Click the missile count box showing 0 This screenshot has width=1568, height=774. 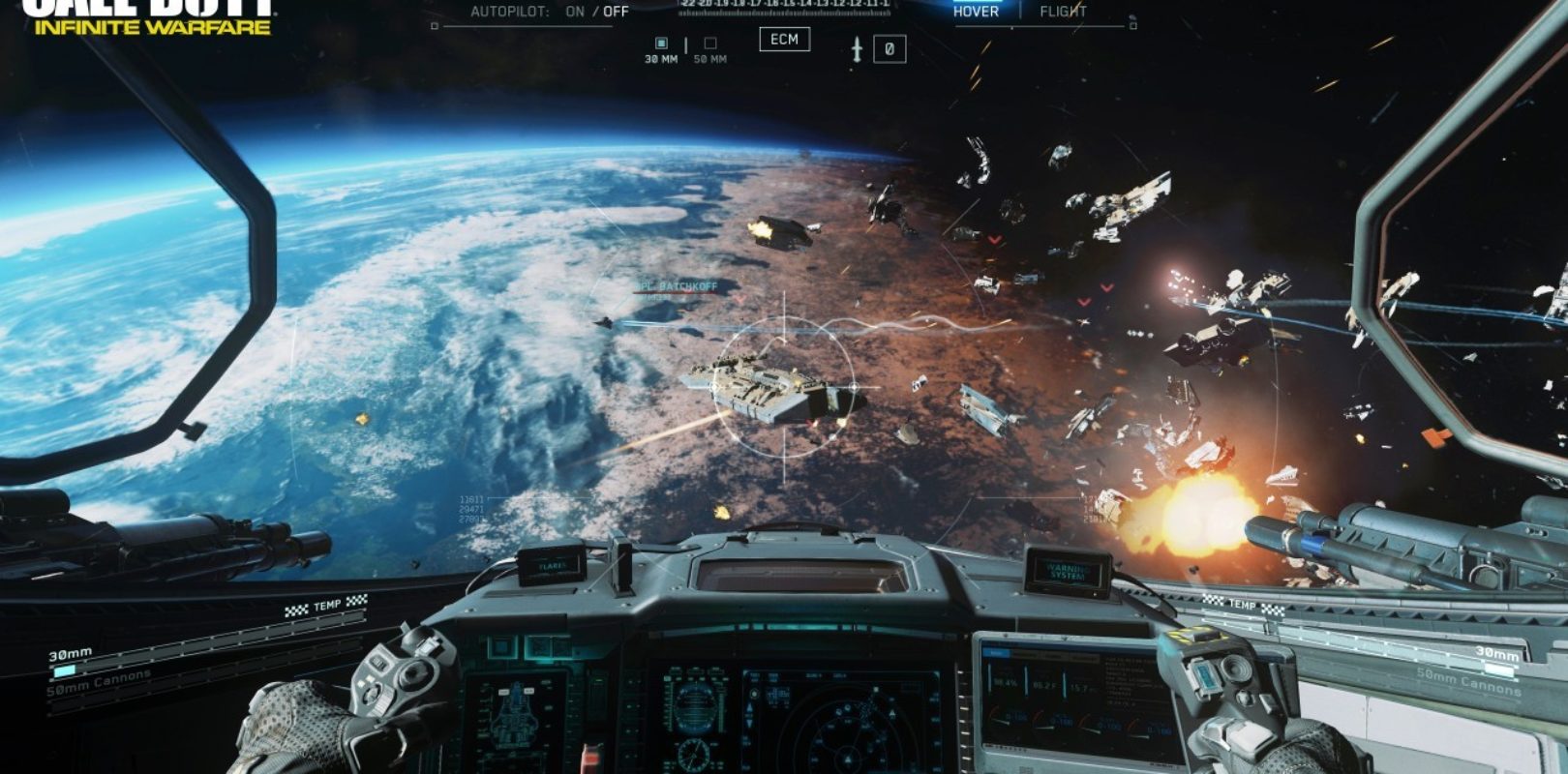pyautogui.click(x=890, y=48)
